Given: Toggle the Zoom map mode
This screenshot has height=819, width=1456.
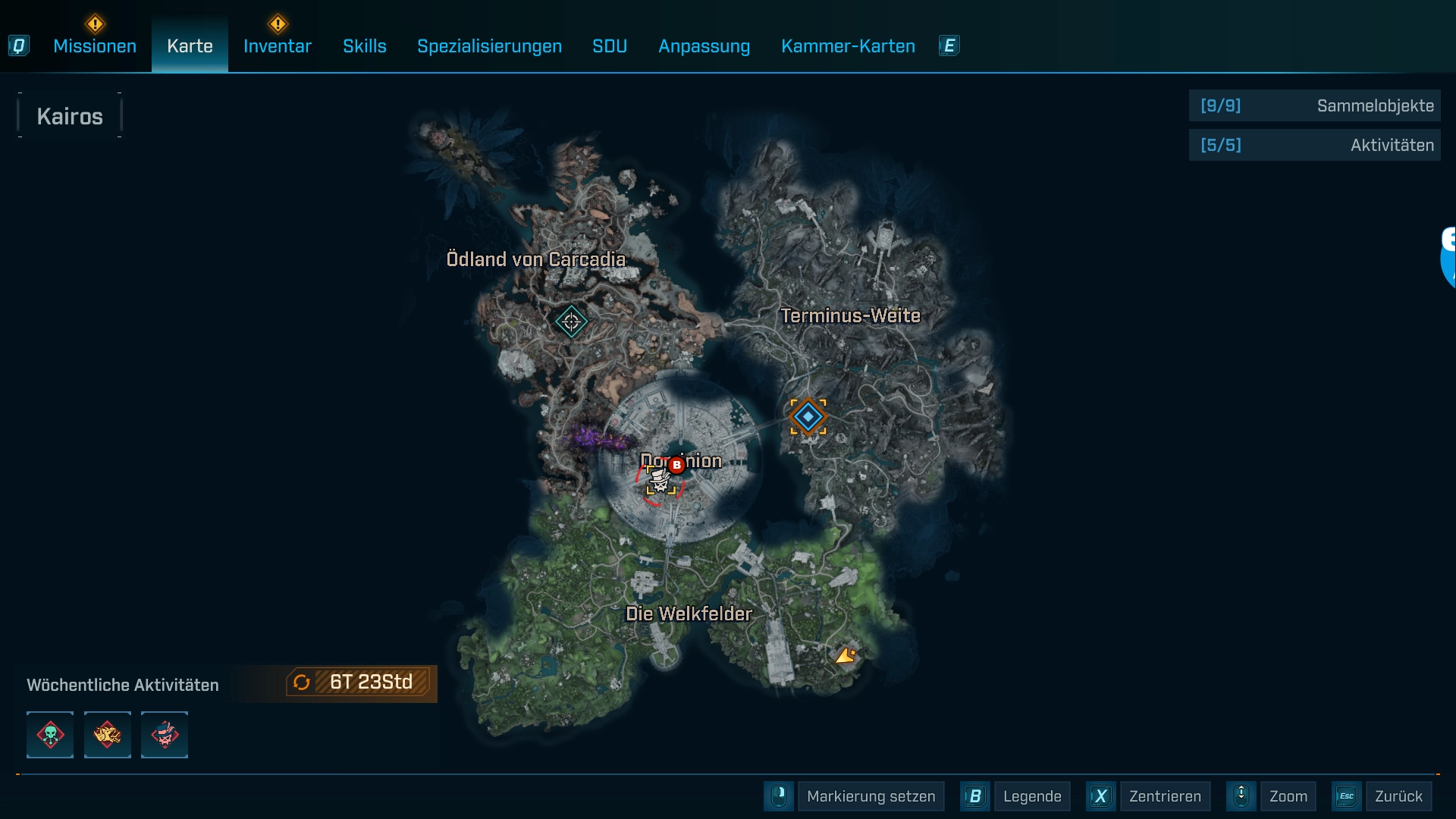Looking at the screenshot, I should 1288,796.
